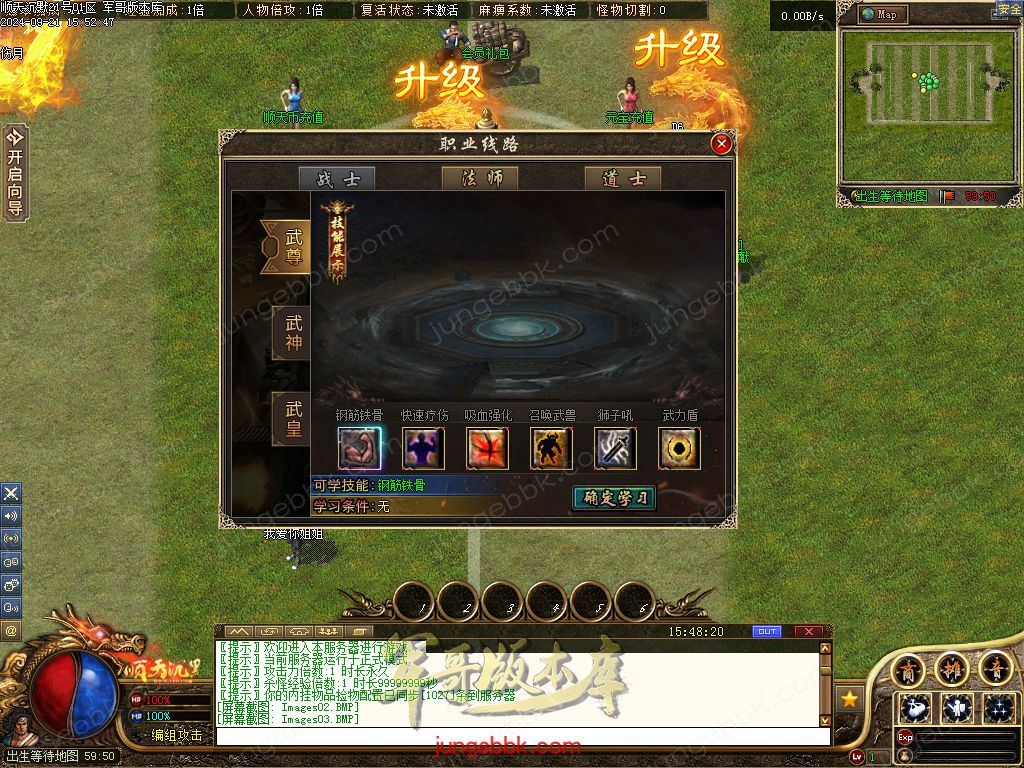Click the blue OUT button on chat bar
1024x768 pixels.
(767, 632)
